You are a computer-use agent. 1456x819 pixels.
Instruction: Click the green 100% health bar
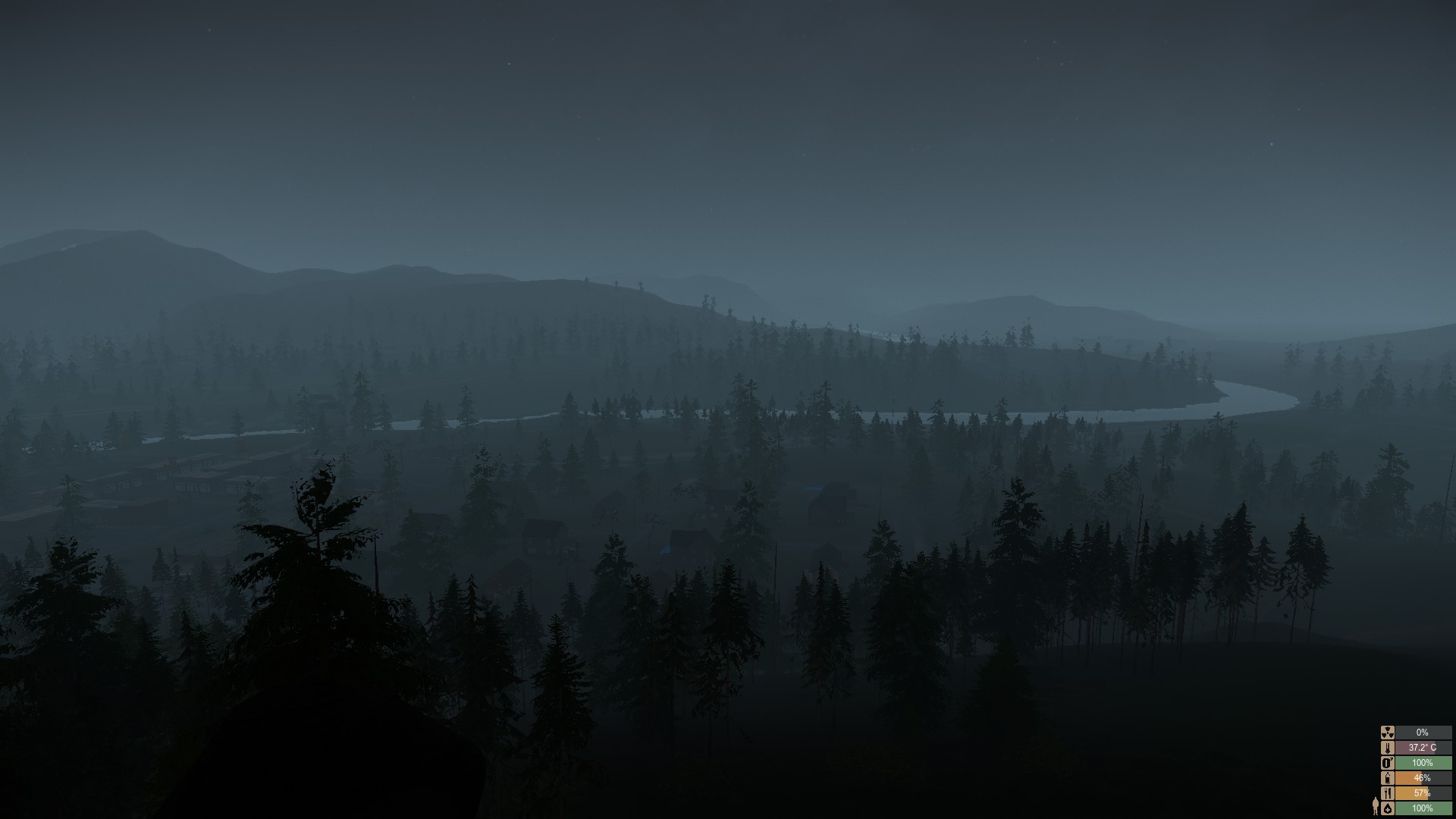click(1426, 808)
